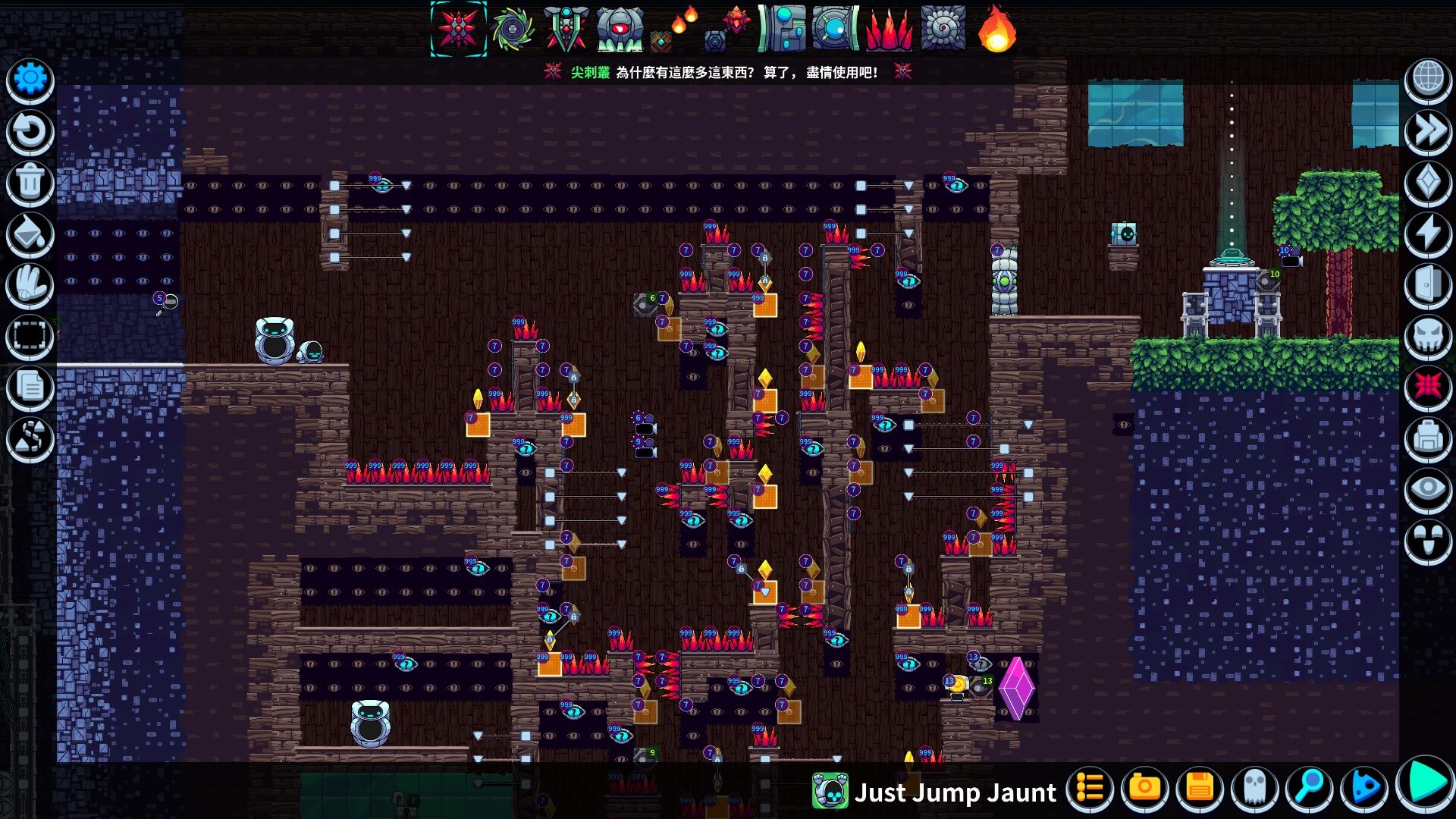Open the globe category button
This screenshot has height=819, width=1456.
(1428, 80)
